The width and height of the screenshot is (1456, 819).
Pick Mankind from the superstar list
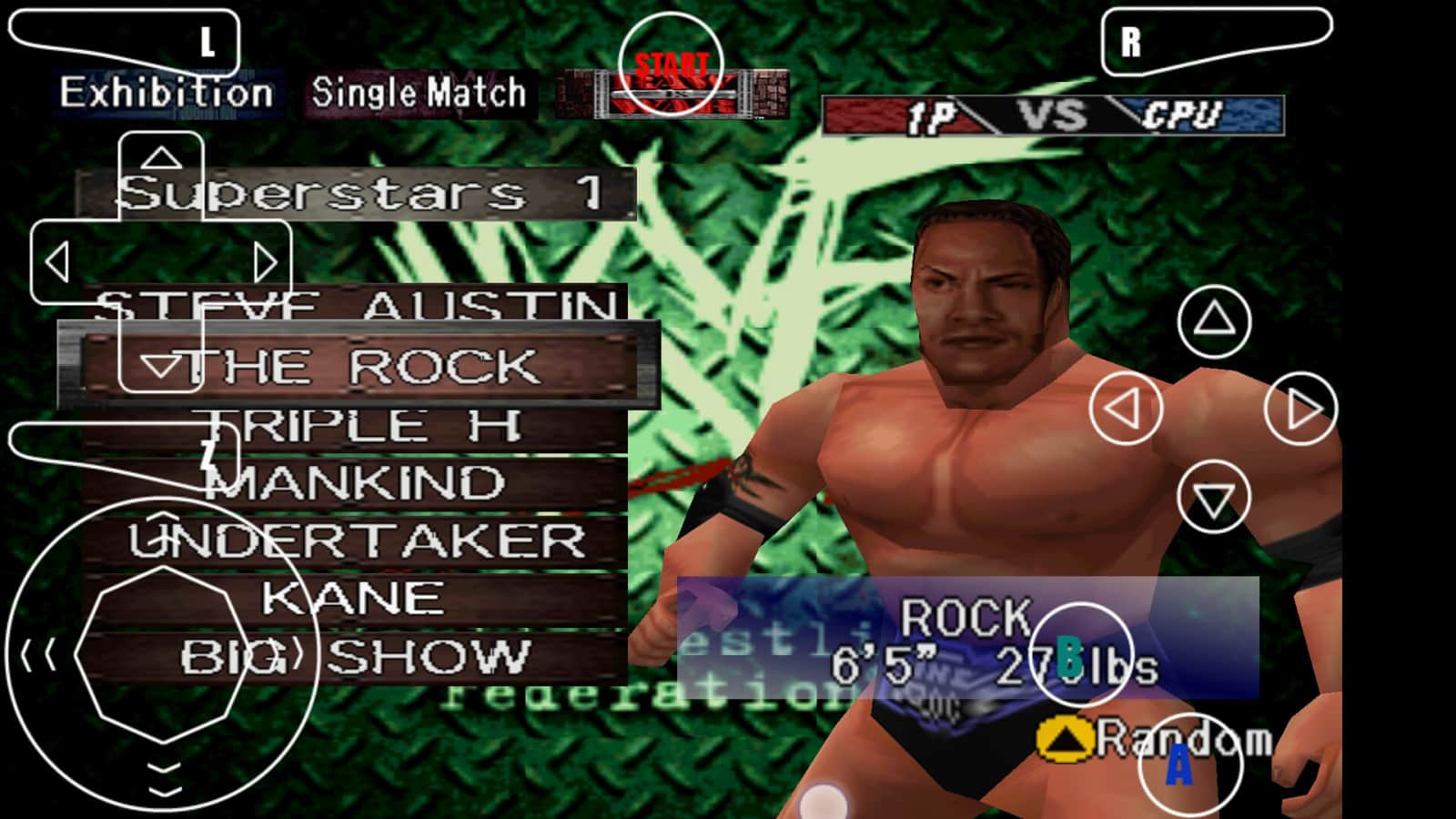tap(355, 482)
